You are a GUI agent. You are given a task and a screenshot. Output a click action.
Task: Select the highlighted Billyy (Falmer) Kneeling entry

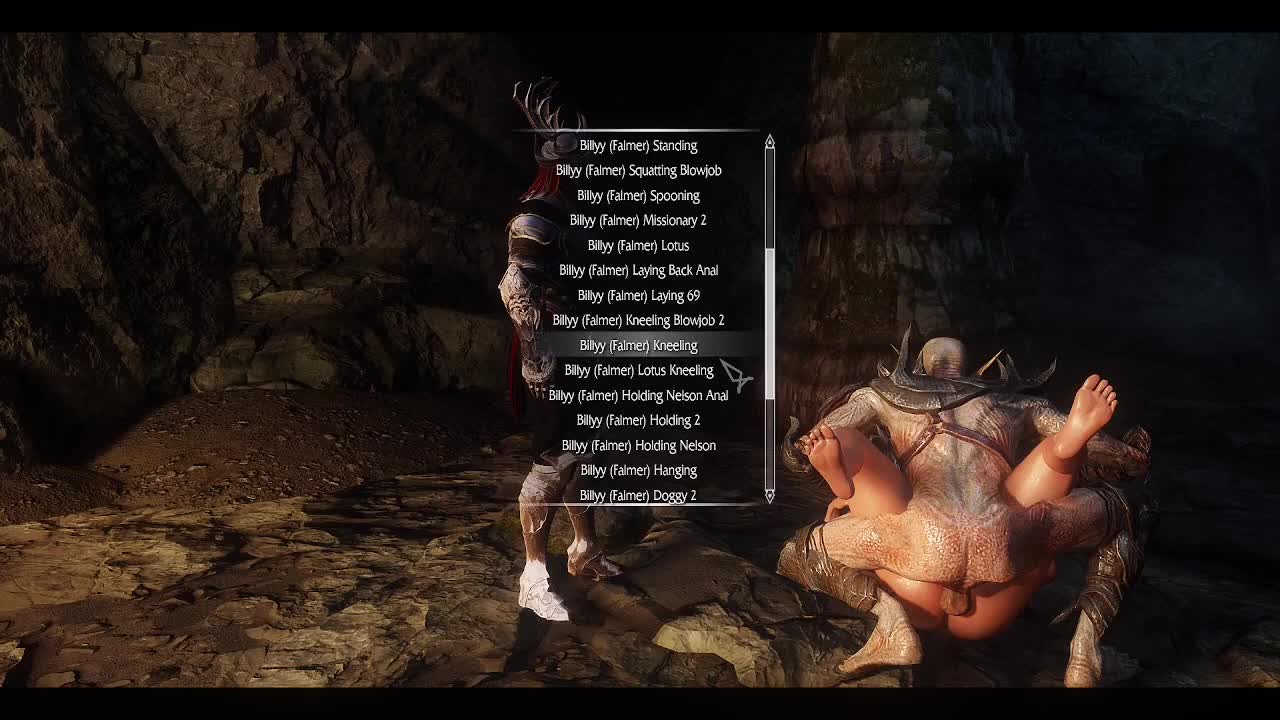(x=638, y=346)
